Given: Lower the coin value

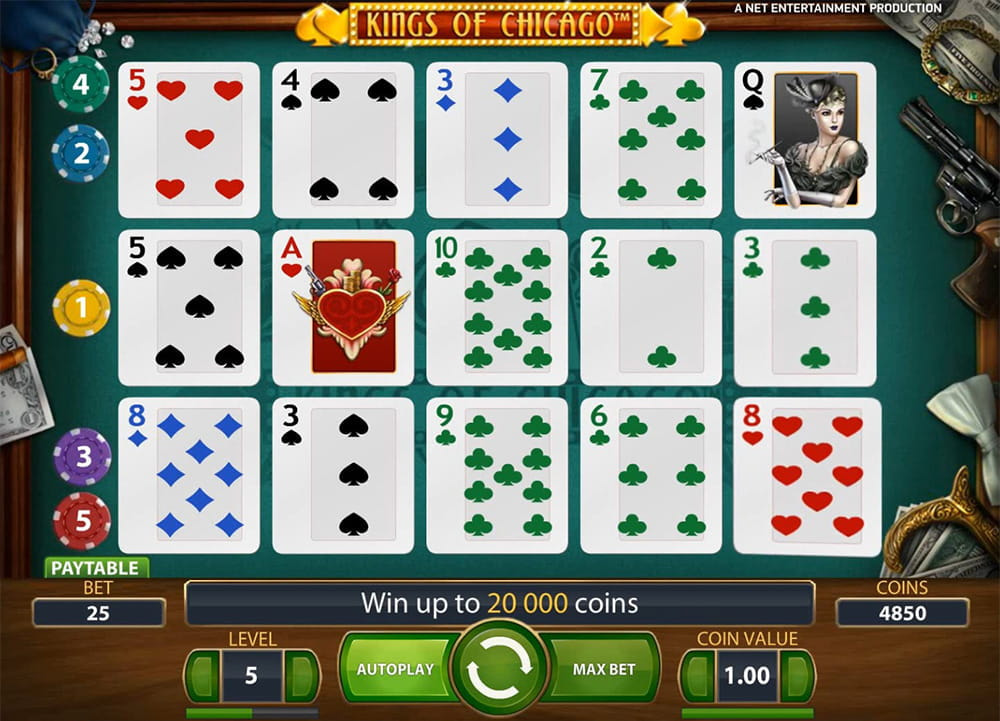Looking at the screenshot, I should coord(698,676).
